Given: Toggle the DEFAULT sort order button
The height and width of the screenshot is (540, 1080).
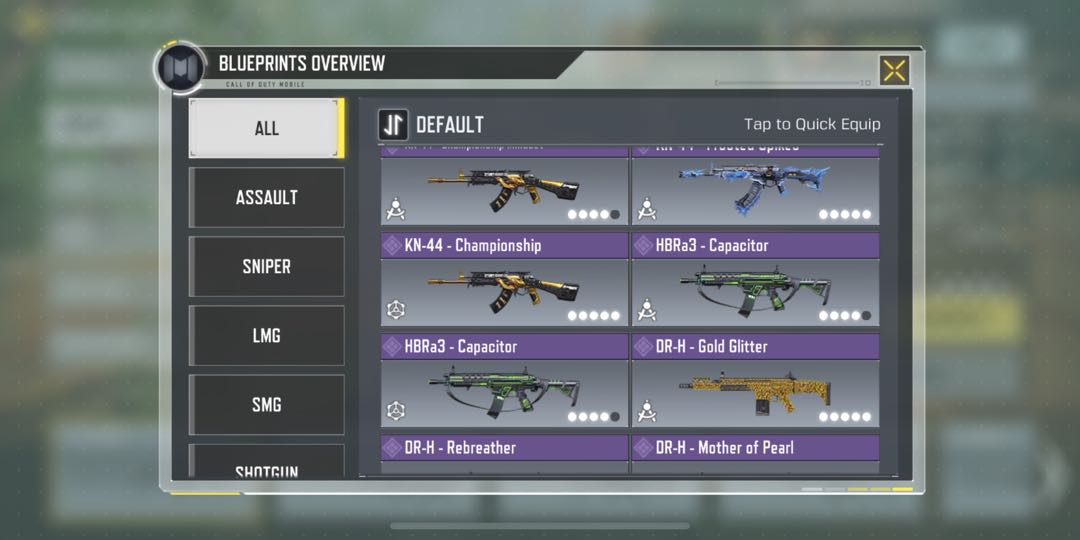Looking at the screenshot, I should click(393, 125).
